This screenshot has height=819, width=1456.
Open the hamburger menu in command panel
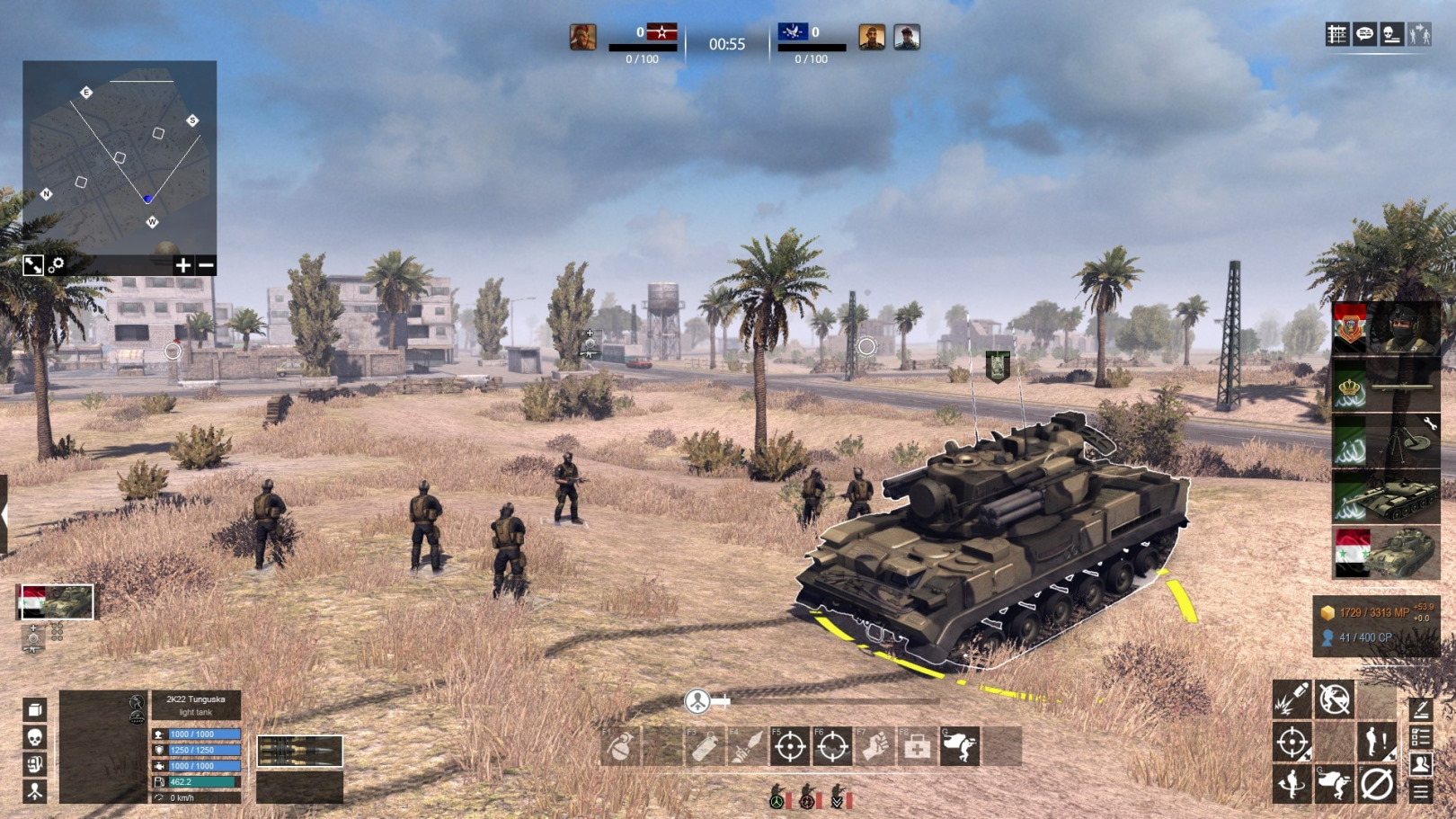(x=1421, y=791)
